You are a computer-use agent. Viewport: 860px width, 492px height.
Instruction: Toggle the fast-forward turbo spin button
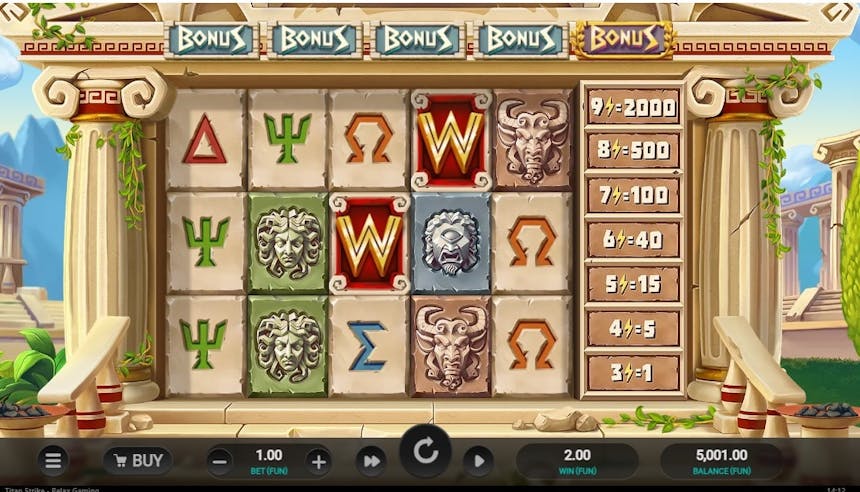(x=371, y=461)
